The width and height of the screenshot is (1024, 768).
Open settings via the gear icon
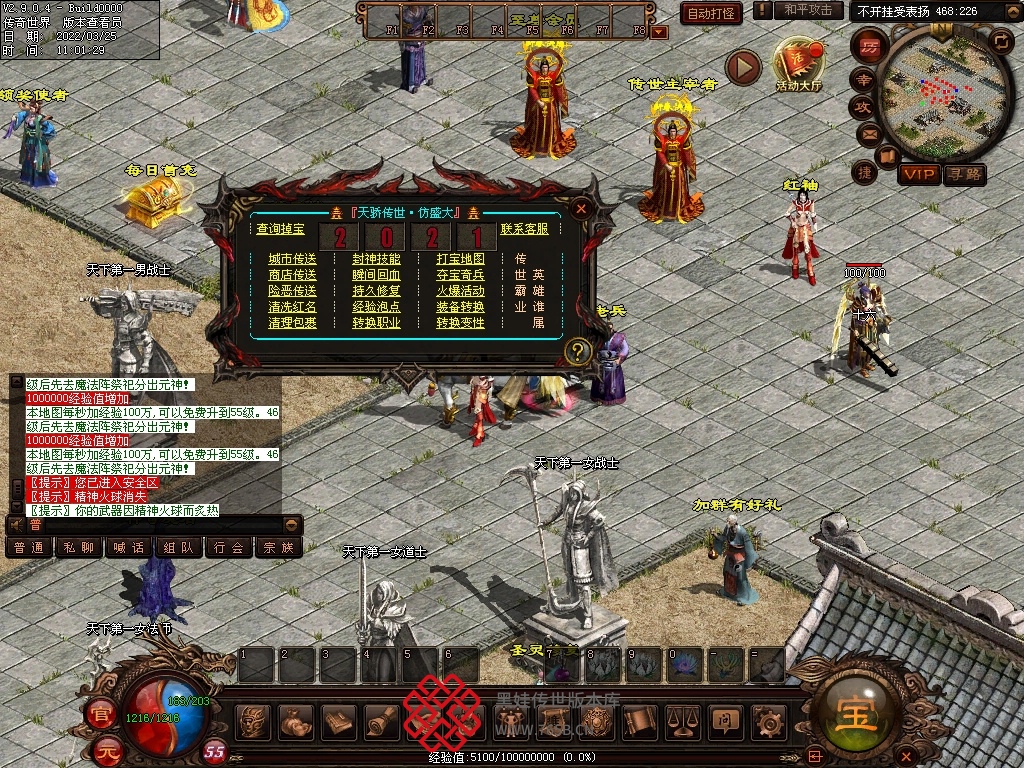point(768,719)
